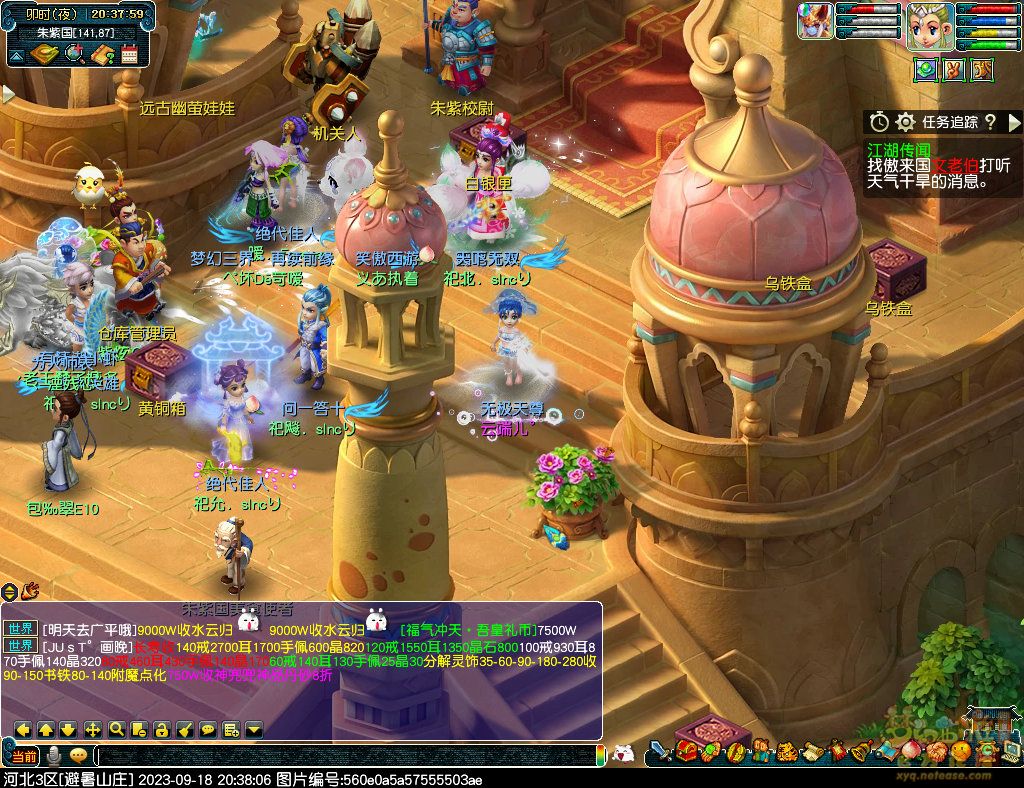
Task: Toggle the chat lock padlock button
Action: 162,729
